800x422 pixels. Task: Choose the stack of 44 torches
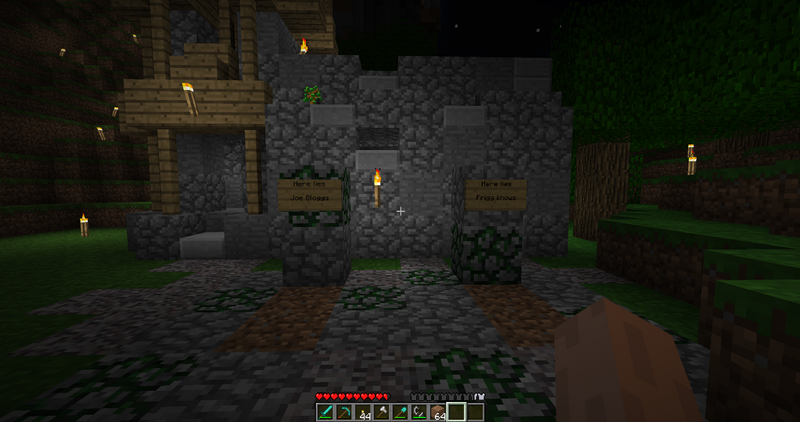[x=362, y=412]
